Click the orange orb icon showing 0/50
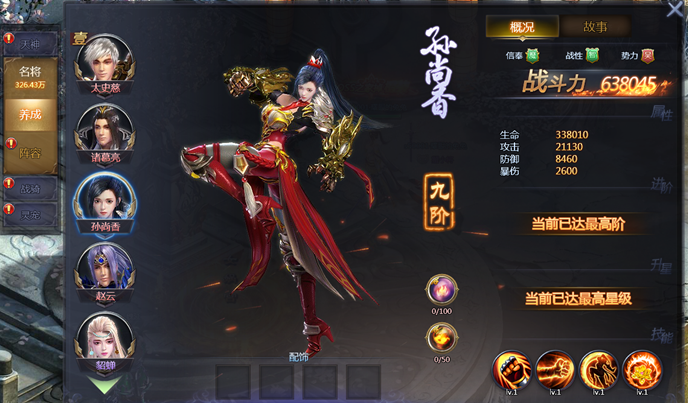Screen dimensions: 688x403 coord(441,338)
